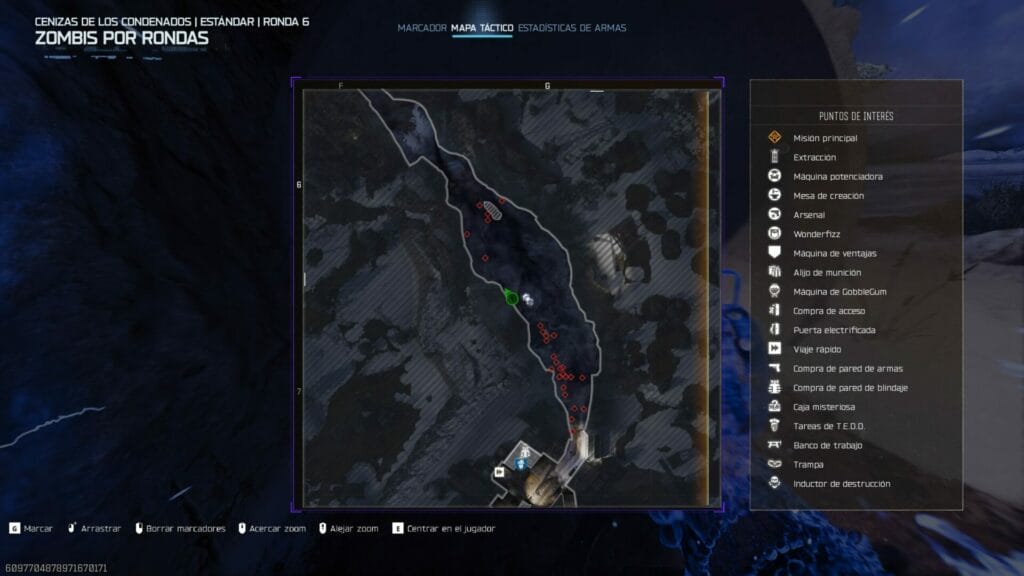
Task: Select the green player arrow on map
Action: pos(511,297)
